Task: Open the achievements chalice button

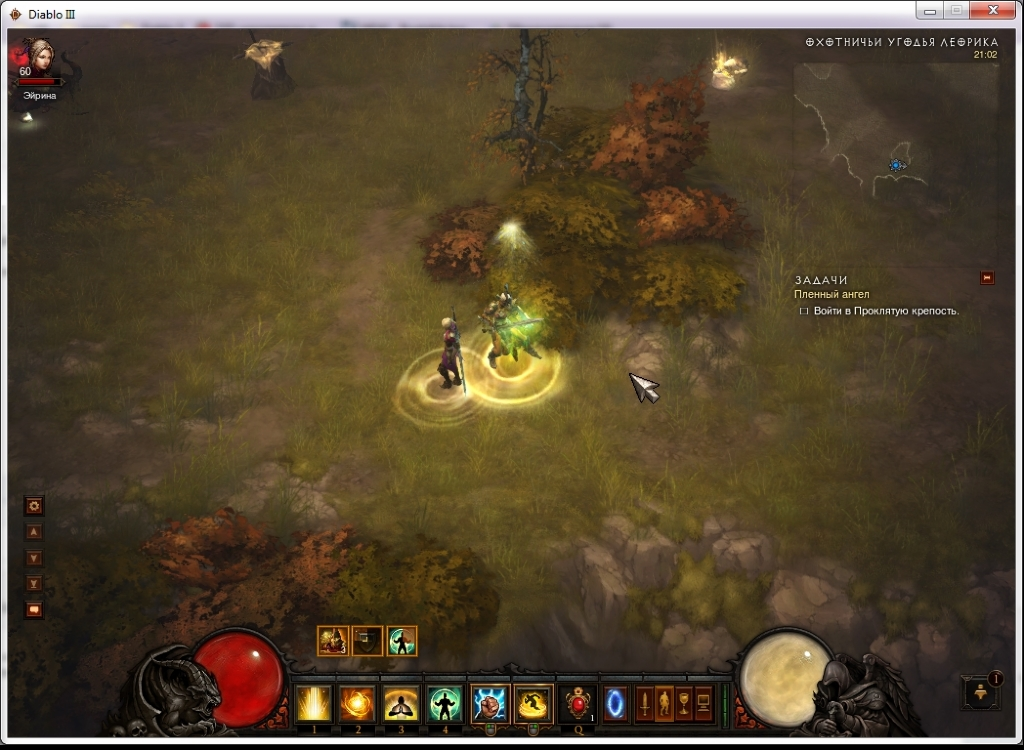Action: [x=684, y=703]
